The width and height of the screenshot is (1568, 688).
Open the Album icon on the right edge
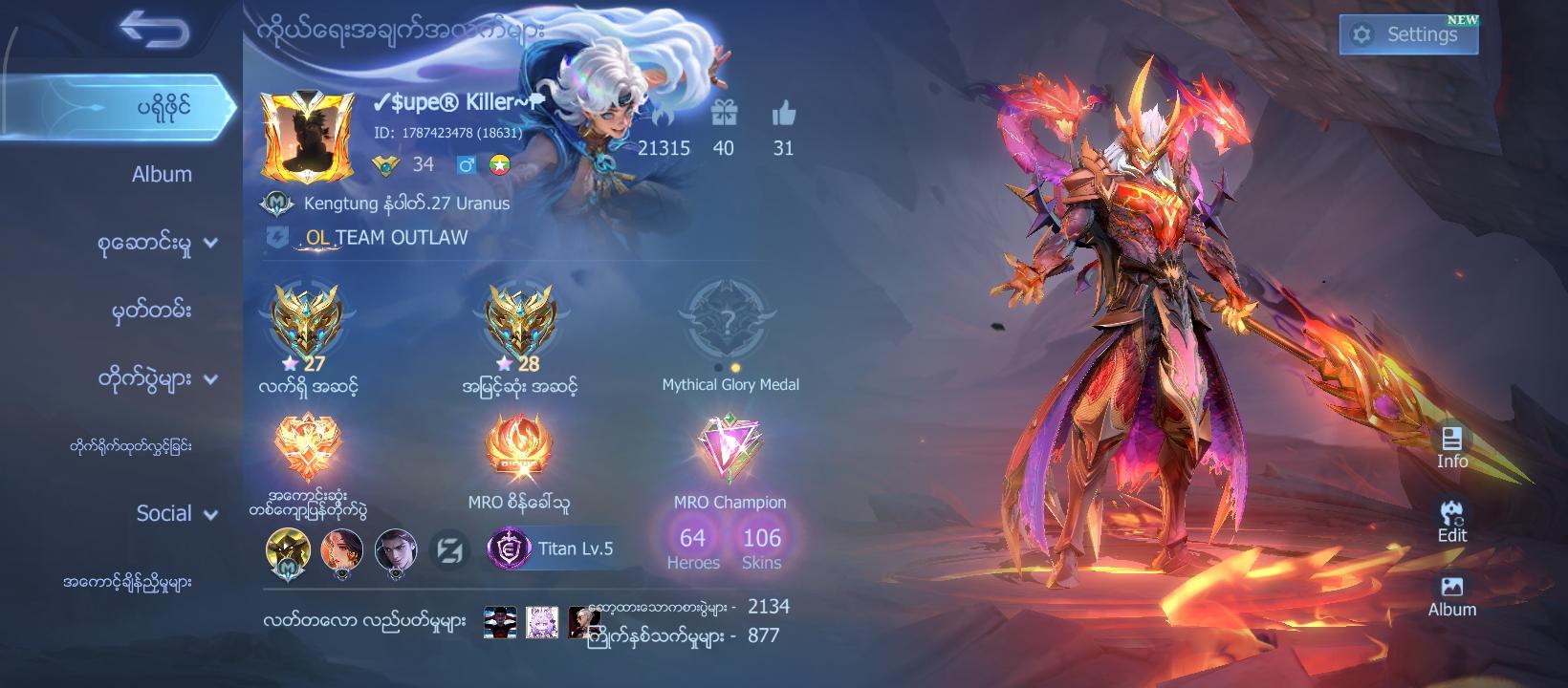[1453, 596]
